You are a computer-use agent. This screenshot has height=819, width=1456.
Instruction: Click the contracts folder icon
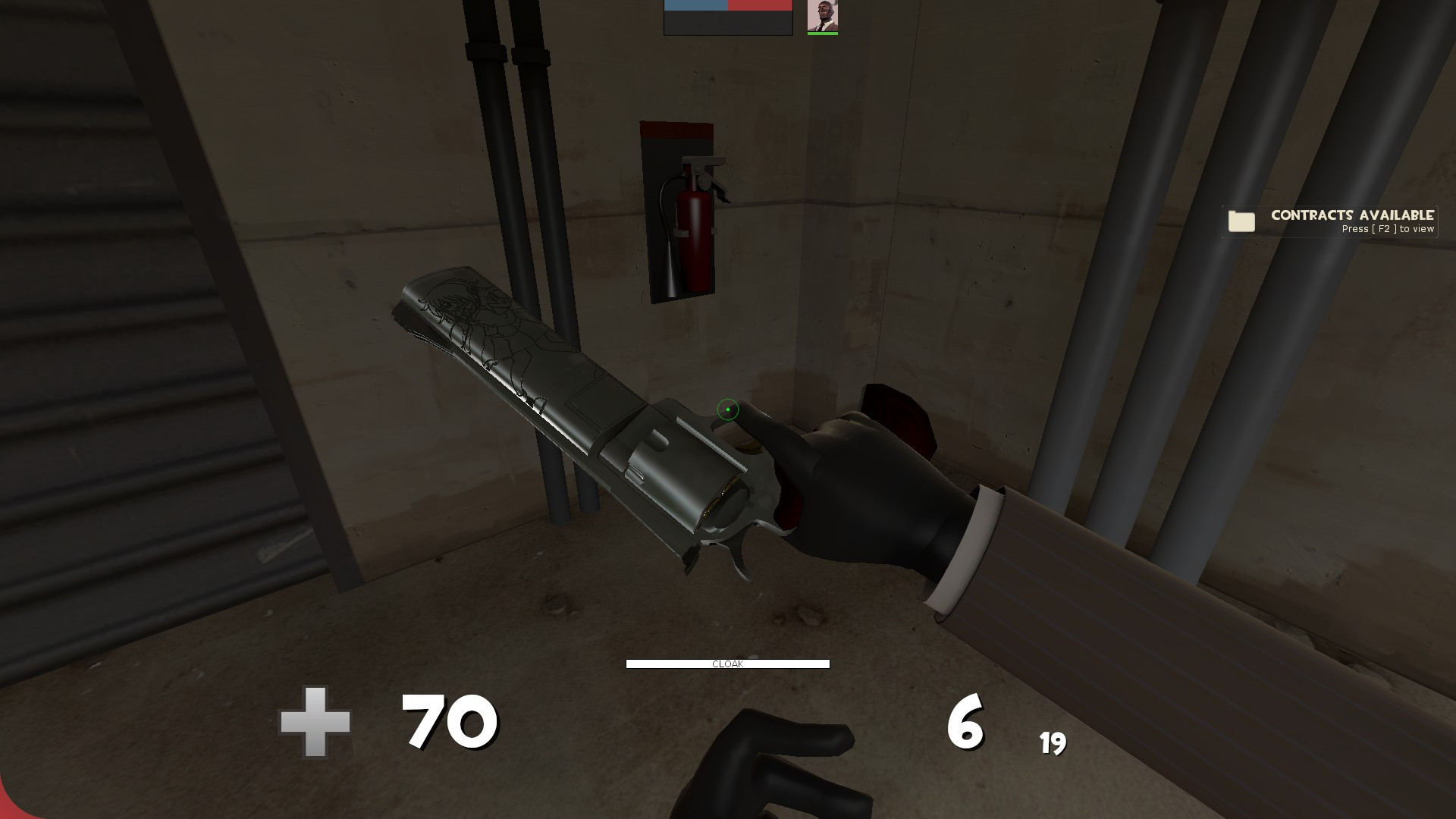click(1241, 221)
